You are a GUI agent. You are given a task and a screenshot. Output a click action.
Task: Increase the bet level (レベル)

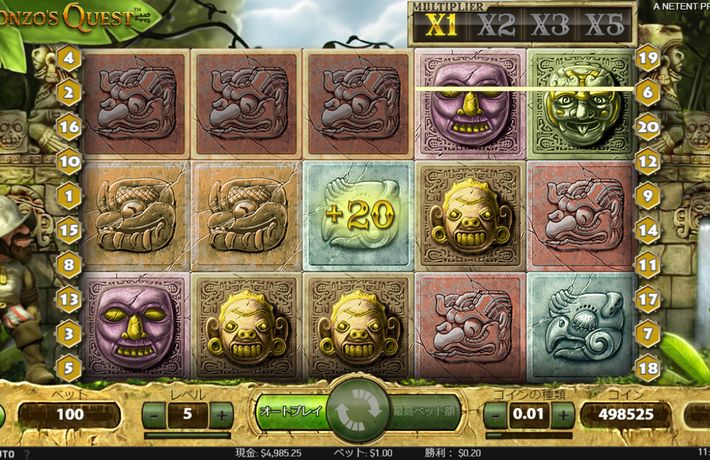point(220,413)
